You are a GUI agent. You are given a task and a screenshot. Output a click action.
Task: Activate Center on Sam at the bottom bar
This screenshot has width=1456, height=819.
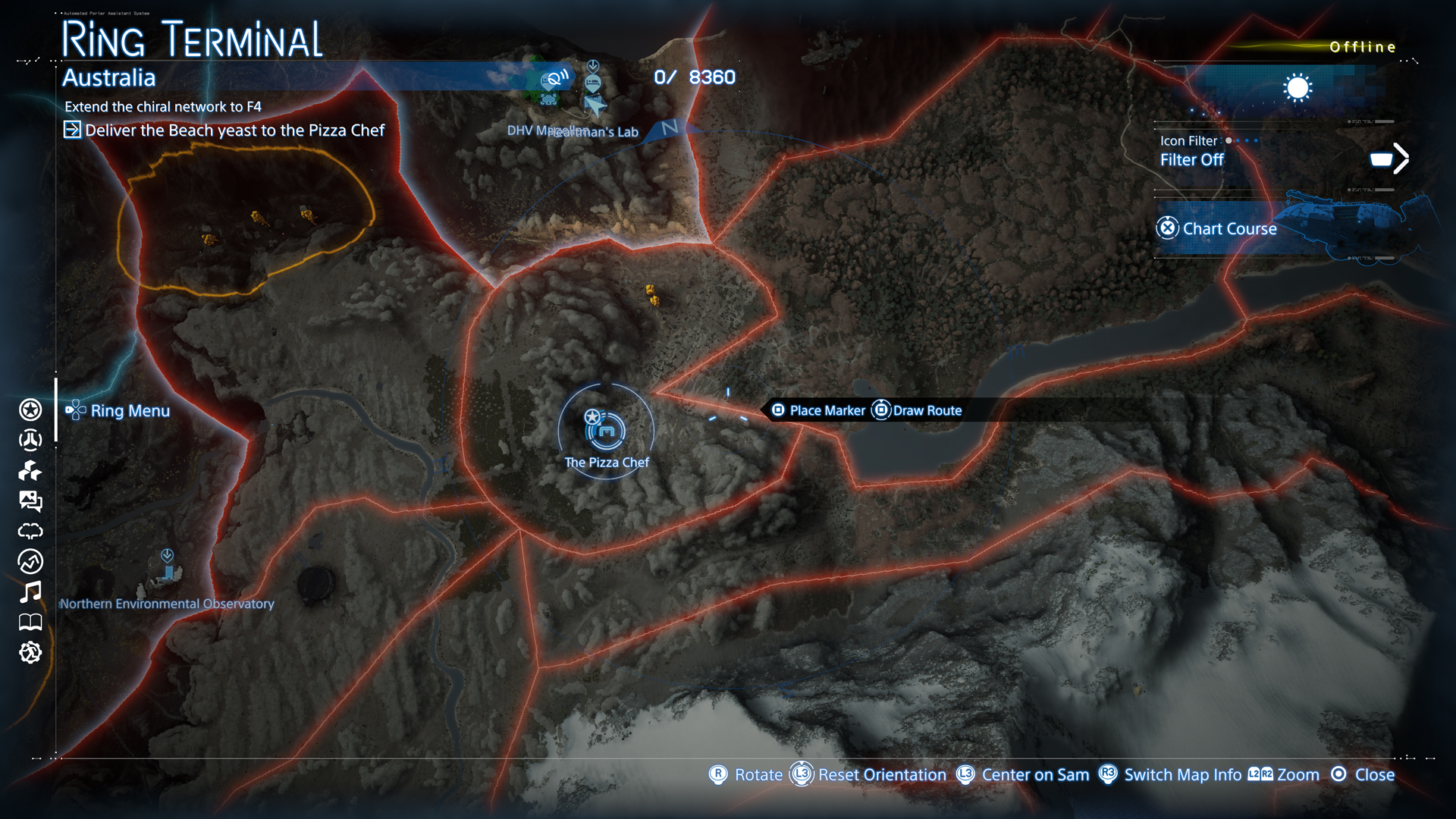1035,775
